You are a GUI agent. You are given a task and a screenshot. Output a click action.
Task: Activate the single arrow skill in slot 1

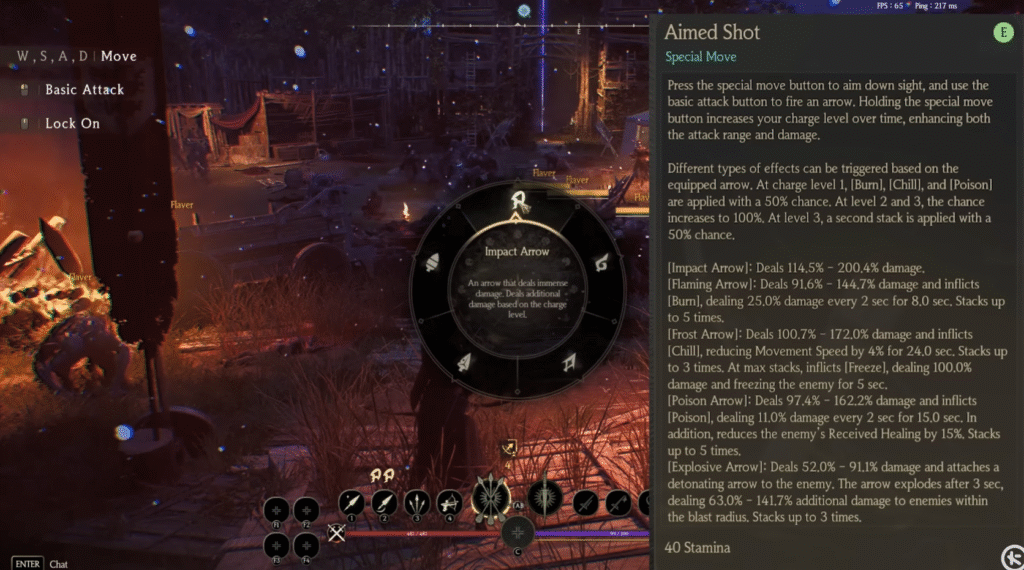352,502
